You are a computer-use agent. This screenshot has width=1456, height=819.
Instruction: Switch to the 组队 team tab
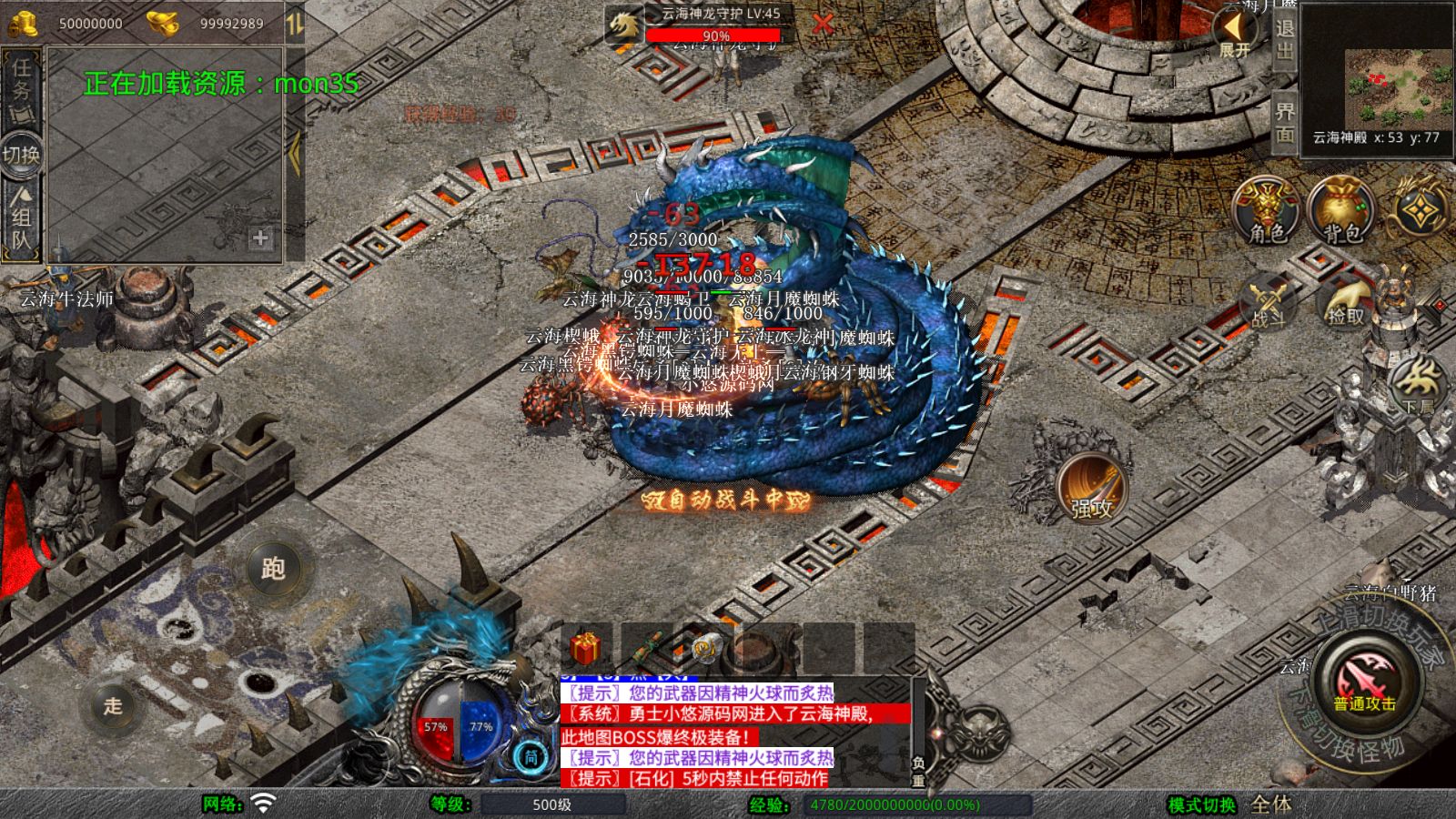[x=21, y=218]
